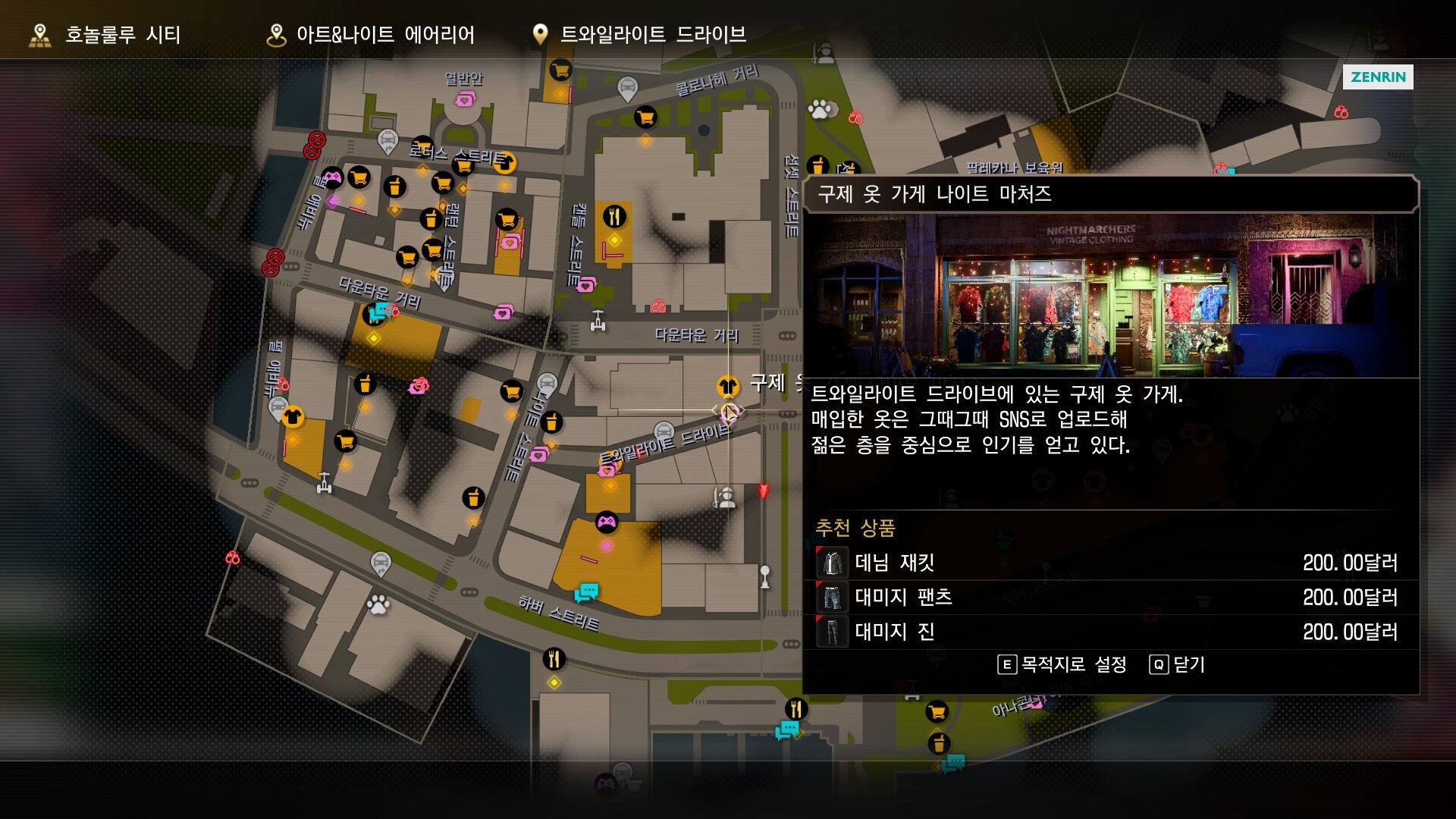The image size is (1456, 819).
Task: Select the T-shirt shop marker near 펄 애비뉴
Action: click(293, 416)
